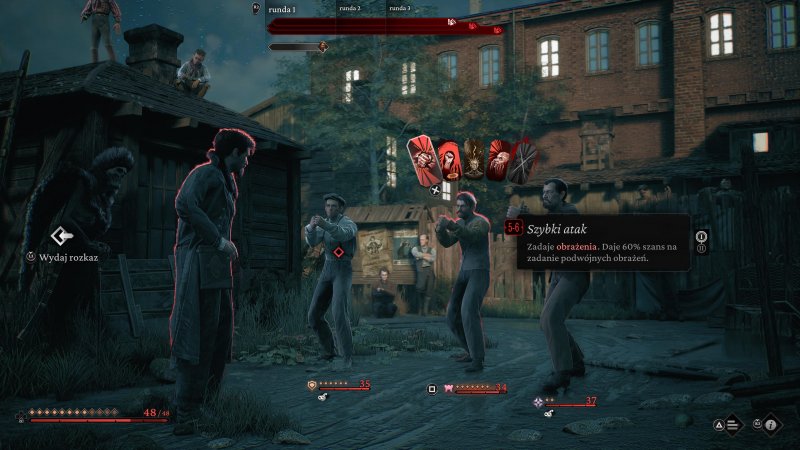Open the combat log list icon
The width and height of the screenshot is (800, 450).
click(733, 424)
